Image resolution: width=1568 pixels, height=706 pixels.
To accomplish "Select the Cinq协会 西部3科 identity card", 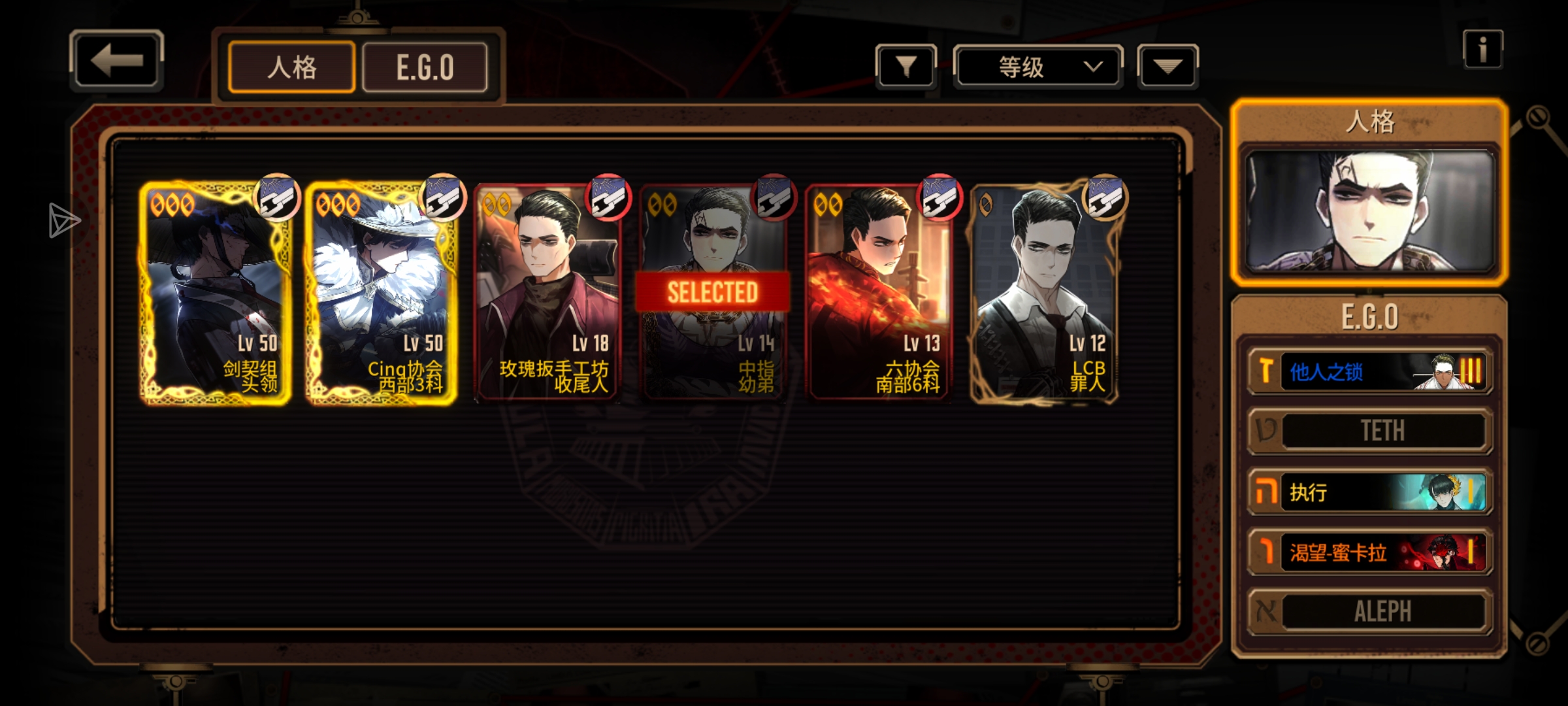I will [381, 292].
